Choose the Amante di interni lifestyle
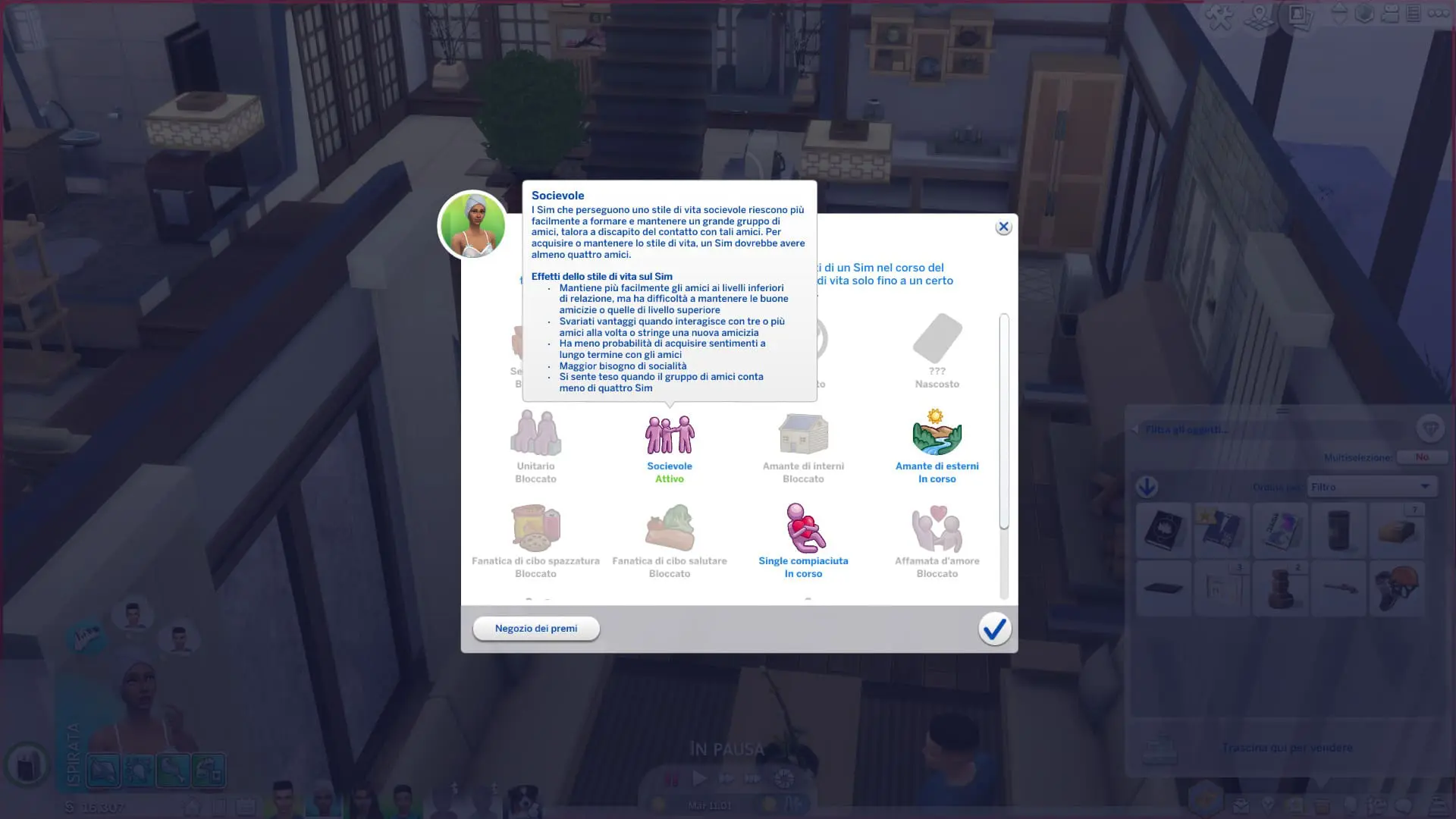Viewport: 1456px width, 819px height. pos(803,434)
